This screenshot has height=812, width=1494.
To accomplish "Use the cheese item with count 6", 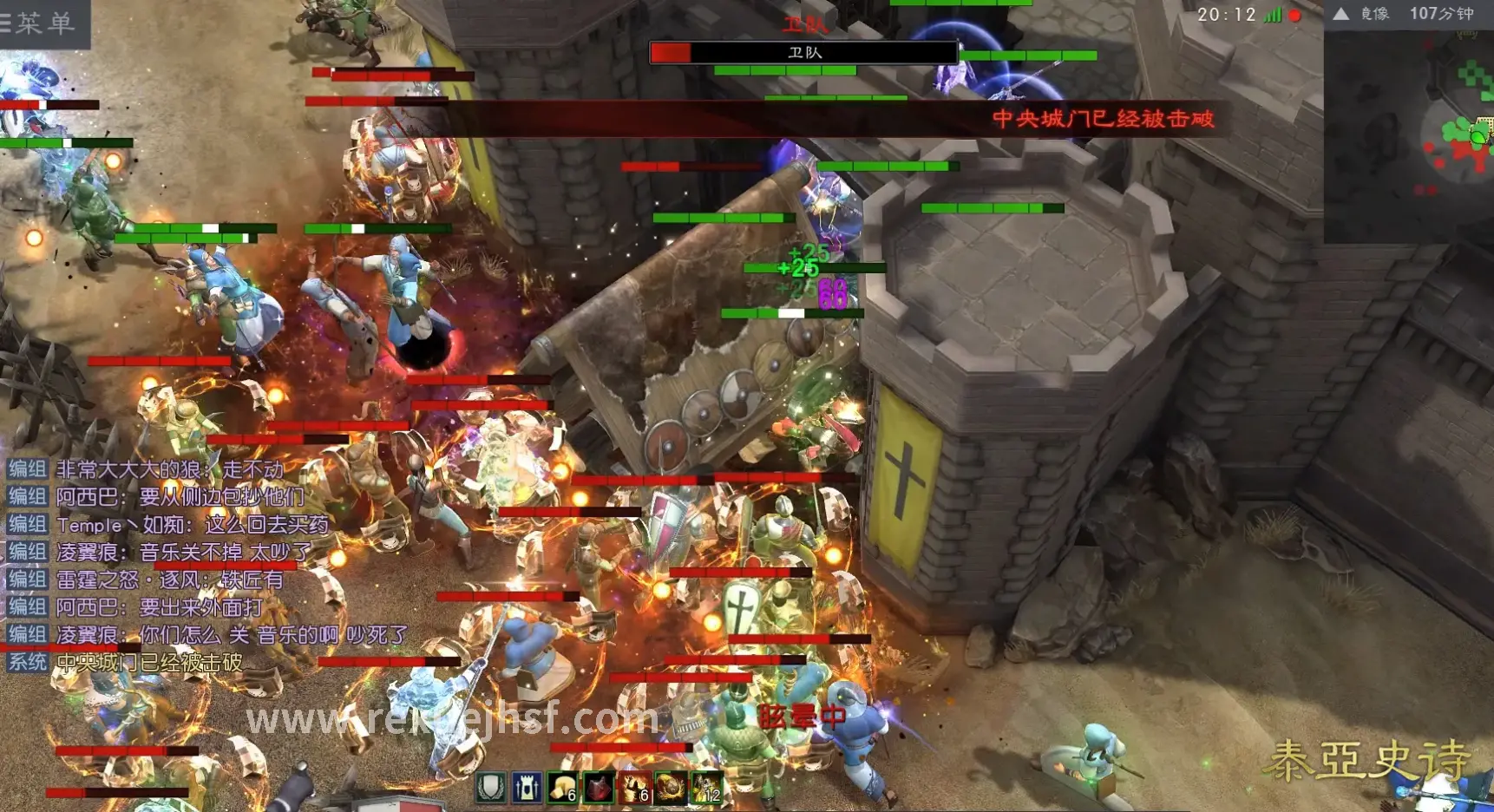I will pos(563,787).
